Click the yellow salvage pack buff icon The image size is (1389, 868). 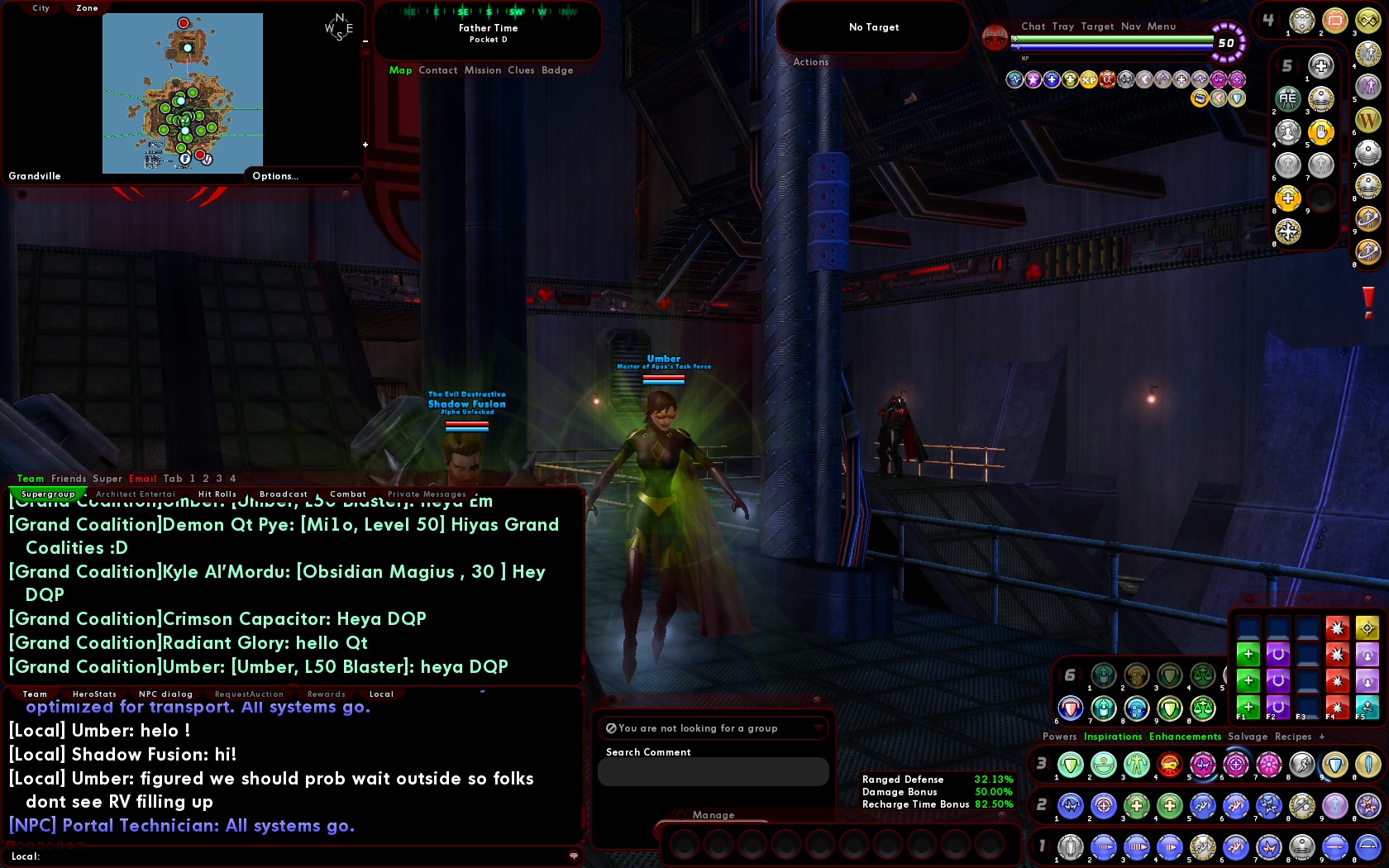[1199, 98]
